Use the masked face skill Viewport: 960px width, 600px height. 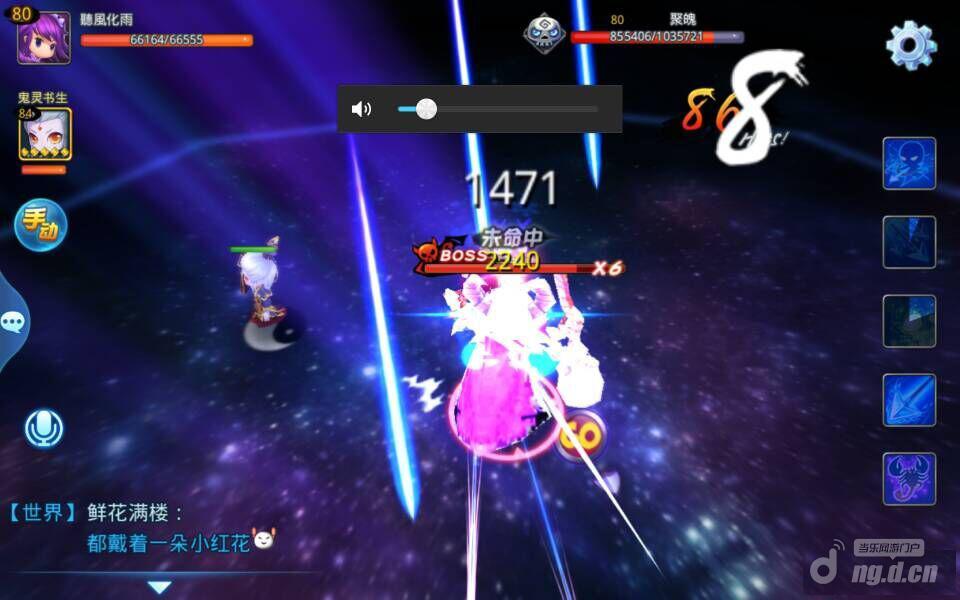point(909,163)
